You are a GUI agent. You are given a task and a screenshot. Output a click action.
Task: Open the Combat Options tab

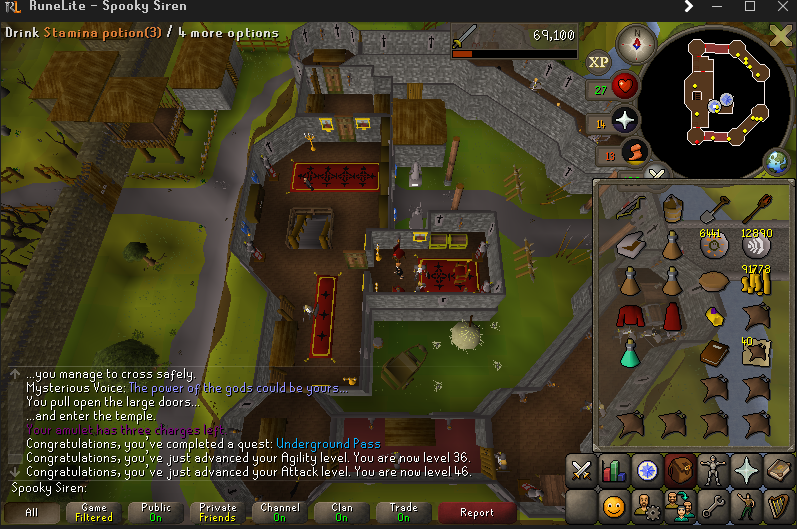click(x=583, y=470)
